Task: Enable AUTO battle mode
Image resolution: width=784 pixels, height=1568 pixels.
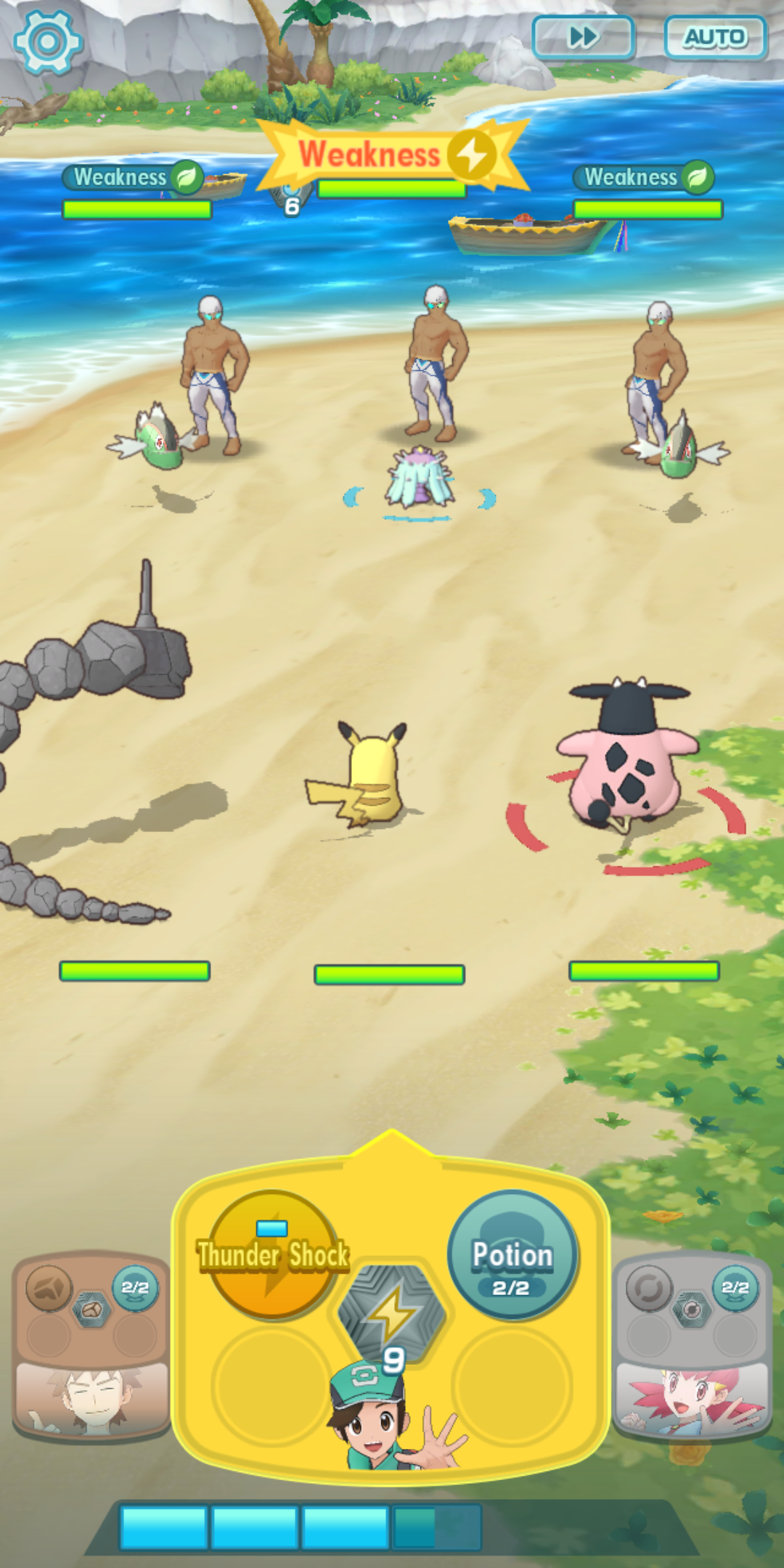Action: click(715, 37)
